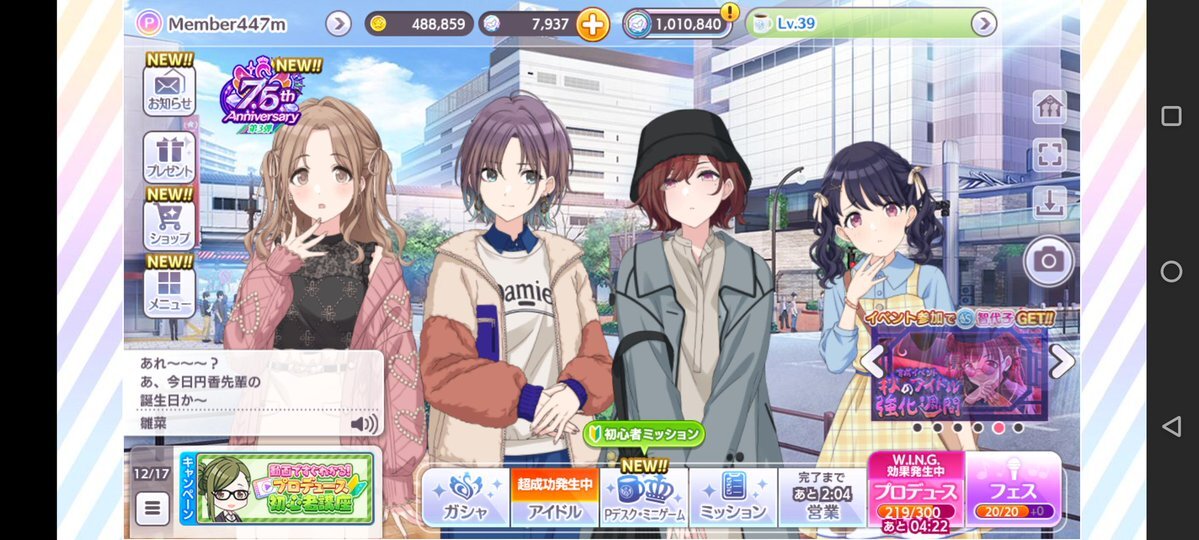Open the ミッション missions list
The height and width of the screenshot is (540, 1199).
click(x=733, y=497)
